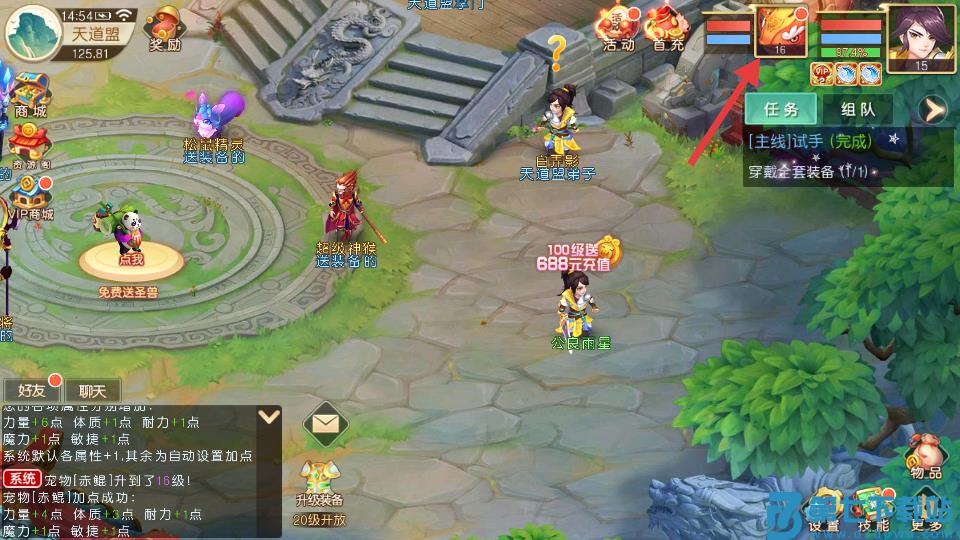Open the 物品 inventory bag
Image resolution: width=960 pixels, height=540 pixels.
coord(926,457)
